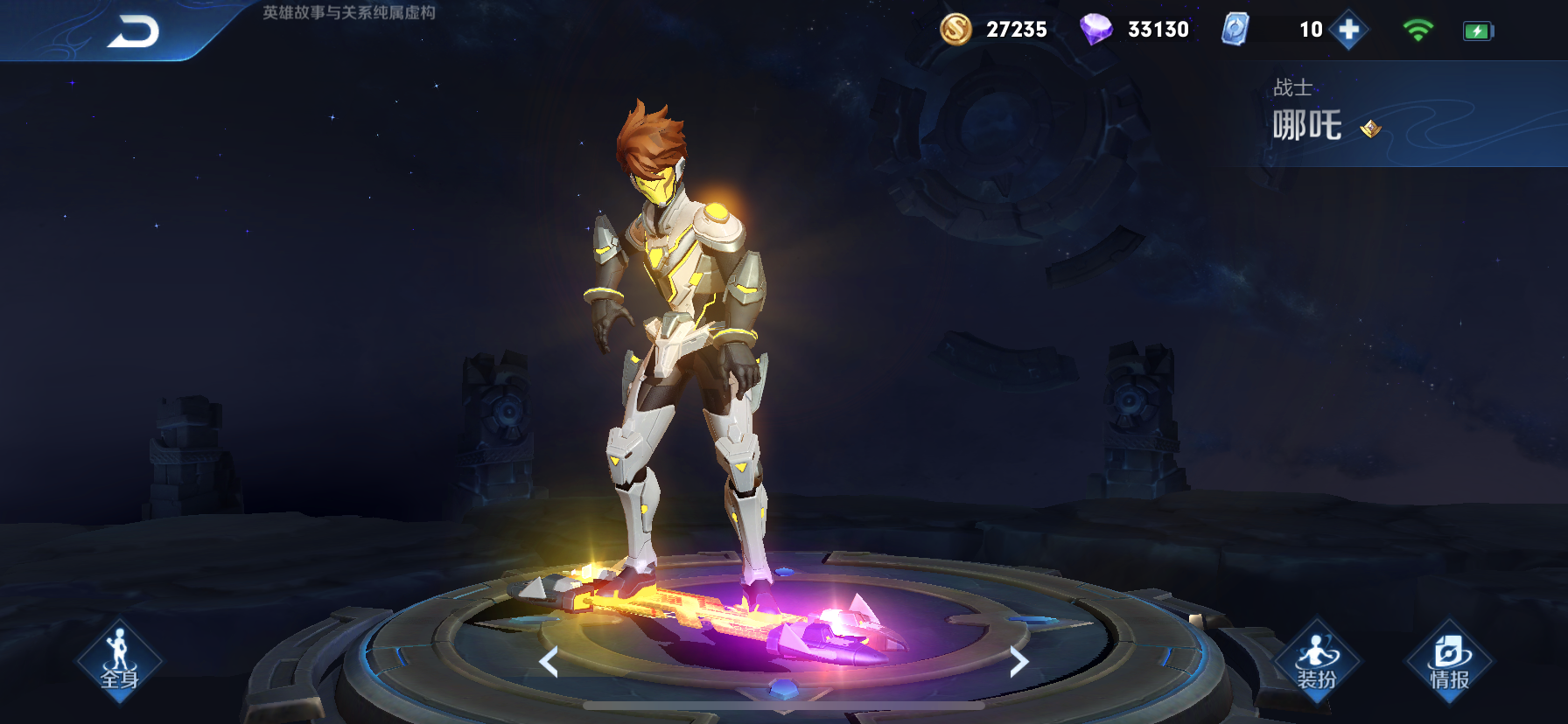Add more tickets with the plus button
This screenshot has height=724, width=1568.
coord(1348,30)
